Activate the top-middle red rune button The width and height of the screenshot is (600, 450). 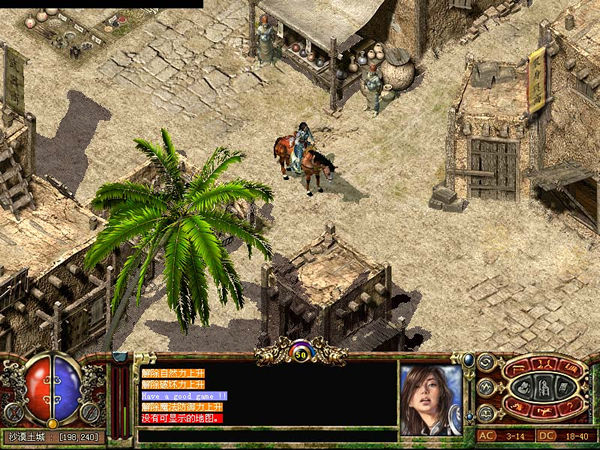(545, 365)
